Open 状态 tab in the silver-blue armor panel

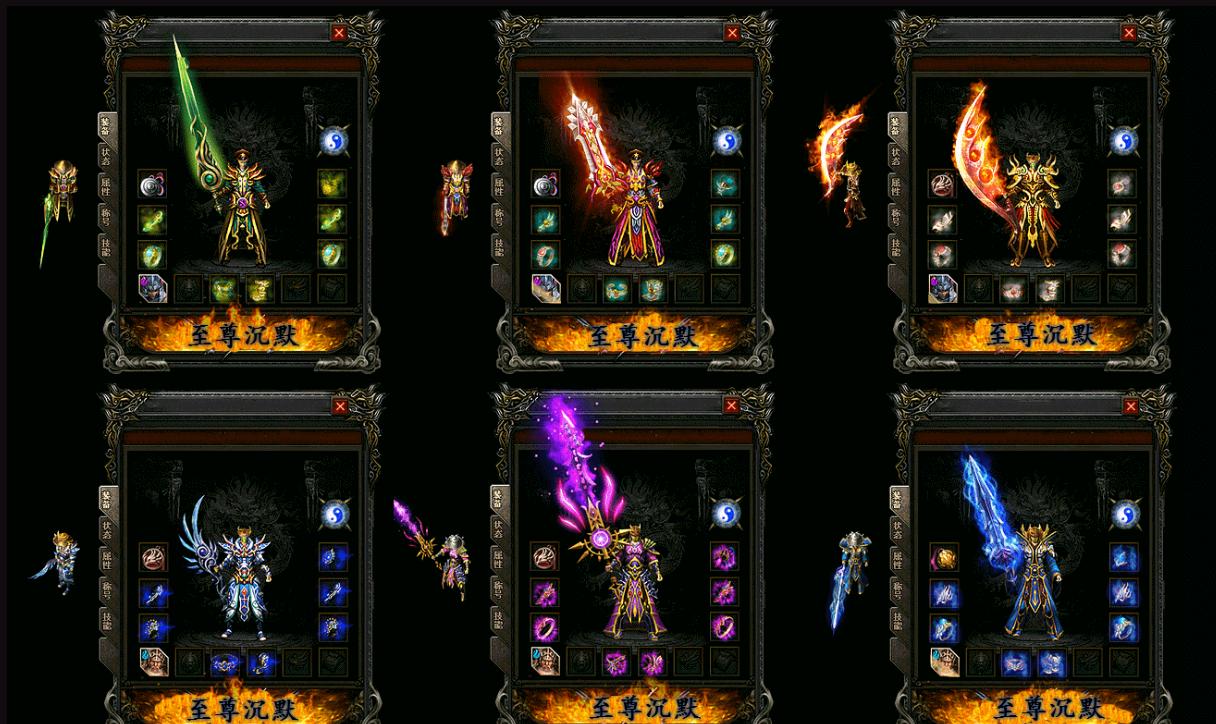click(106, 530)
